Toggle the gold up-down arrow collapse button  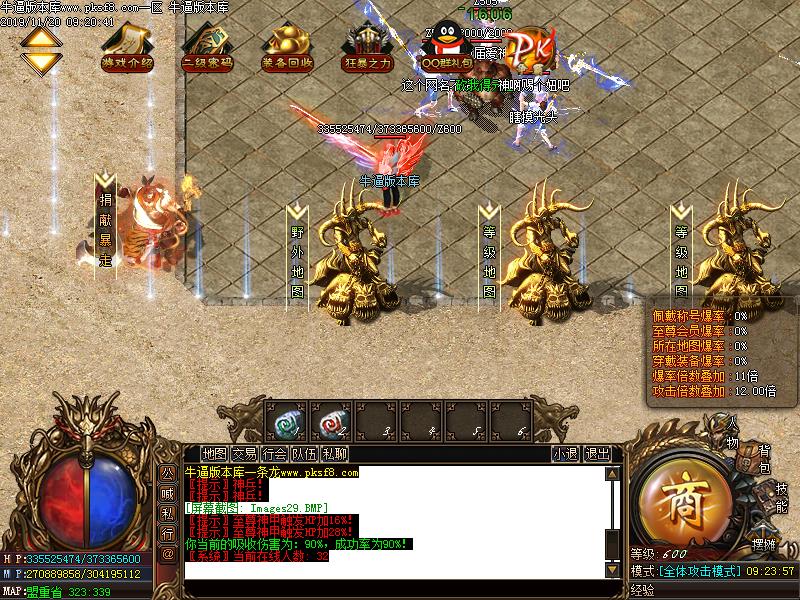click(x=41, y=49)
